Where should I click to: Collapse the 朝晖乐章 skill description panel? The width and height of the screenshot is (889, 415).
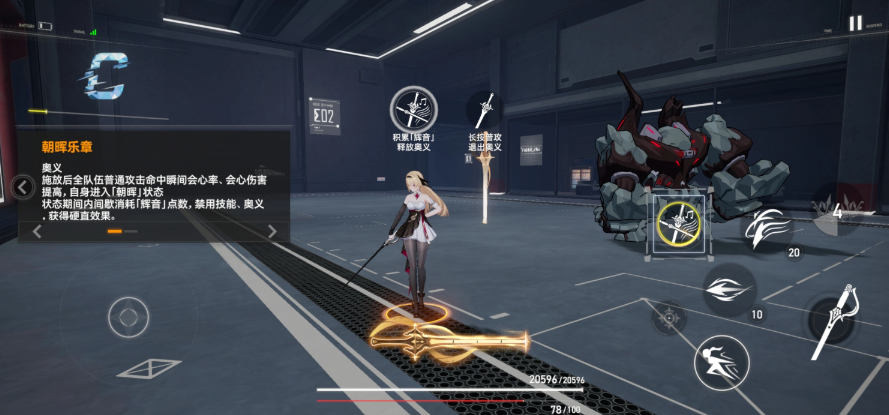[23, 187]
